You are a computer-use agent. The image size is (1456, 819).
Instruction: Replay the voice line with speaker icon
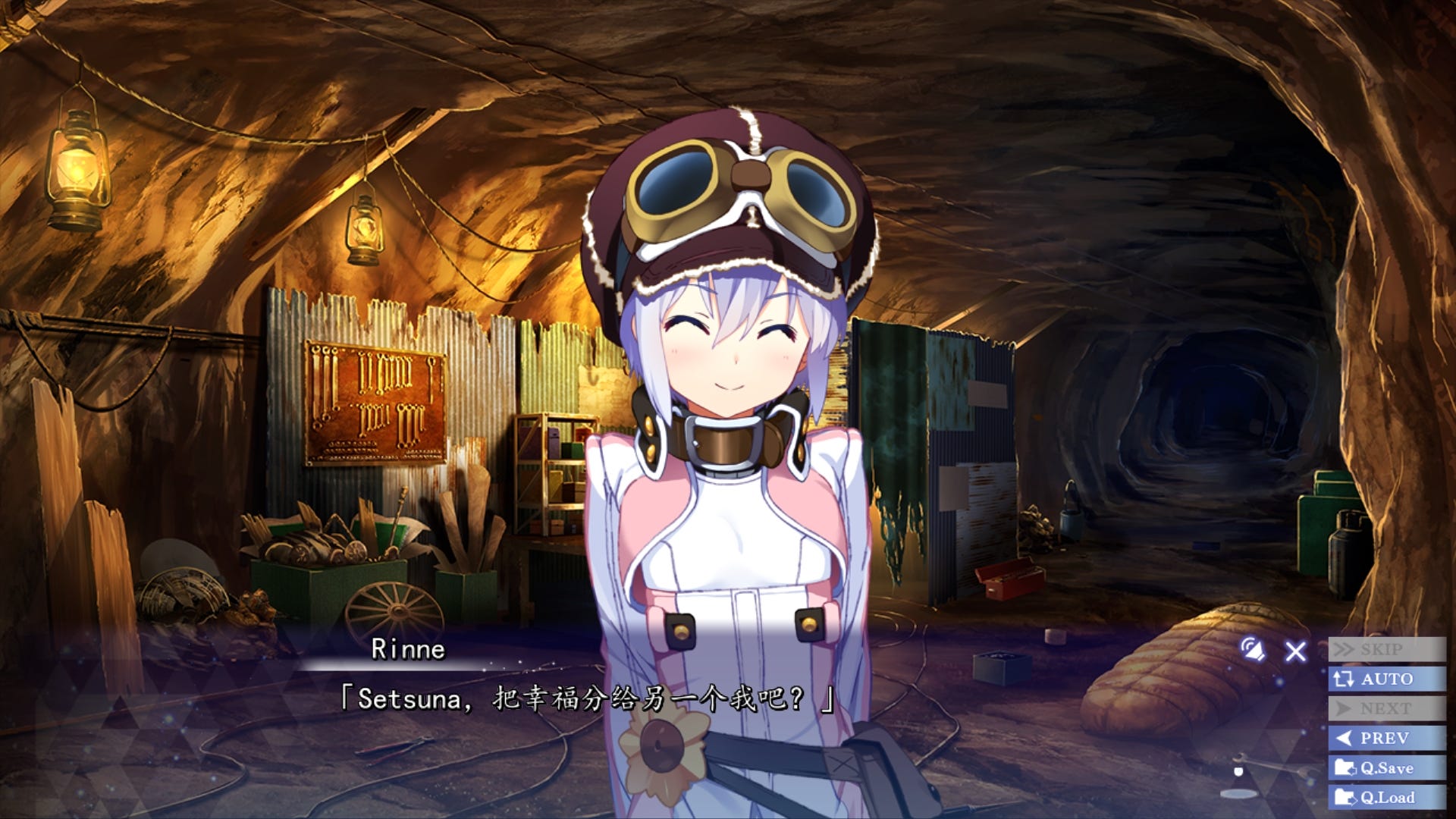pyautogui.click(x=1253, y=649)
